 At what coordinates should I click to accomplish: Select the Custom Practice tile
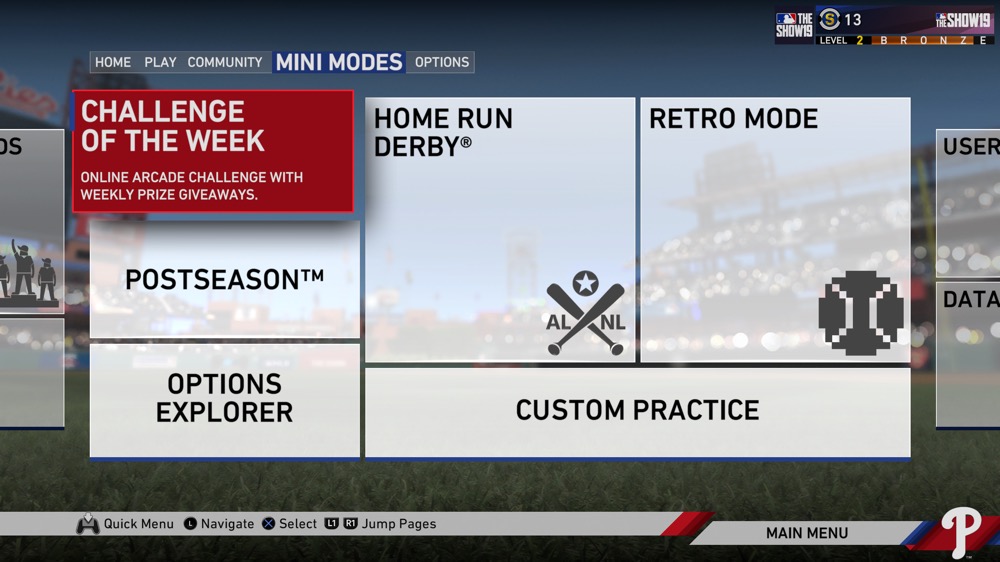click(637, 411)
